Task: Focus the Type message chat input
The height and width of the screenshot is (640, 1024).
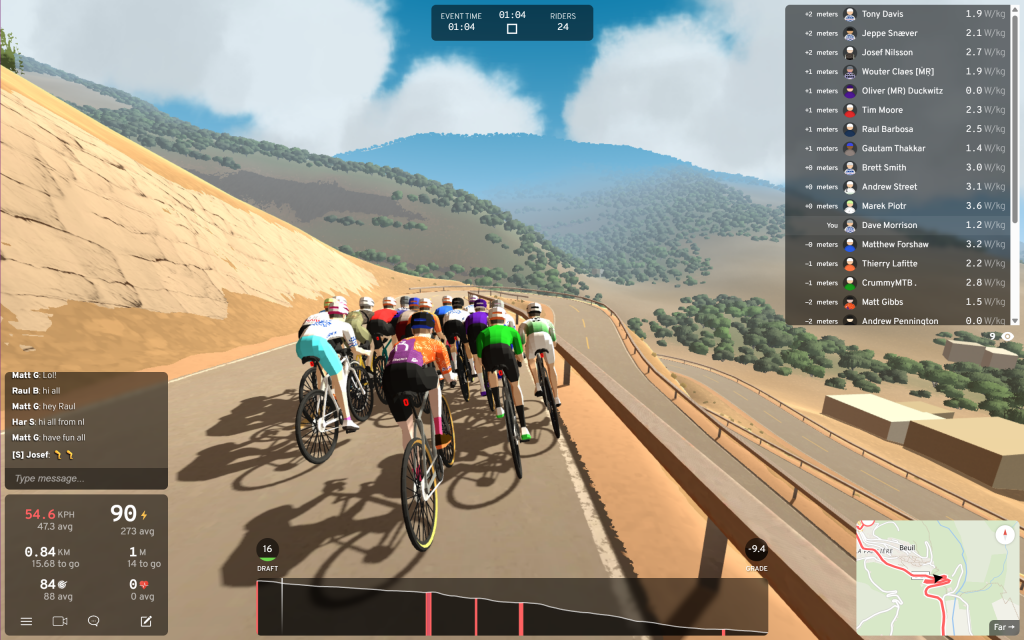Action: click(x=85, y=479)
